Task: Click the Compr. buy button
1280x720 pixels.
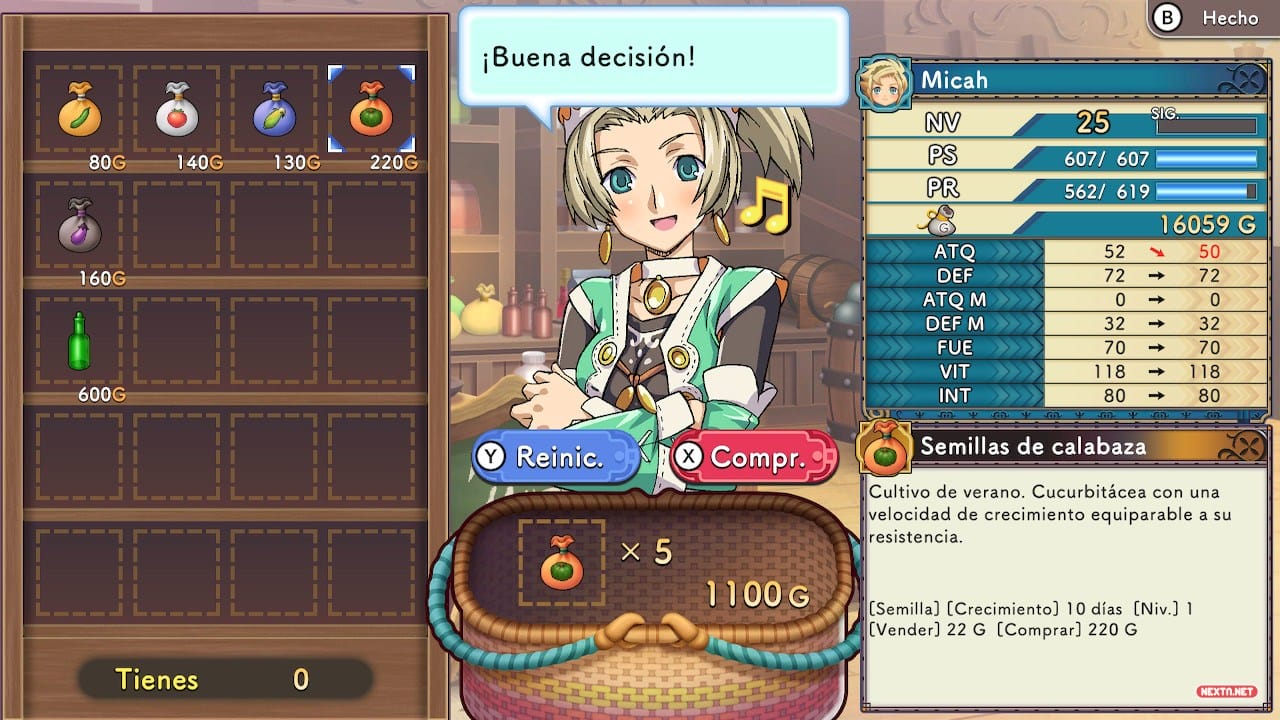Action: pos(754,458)
